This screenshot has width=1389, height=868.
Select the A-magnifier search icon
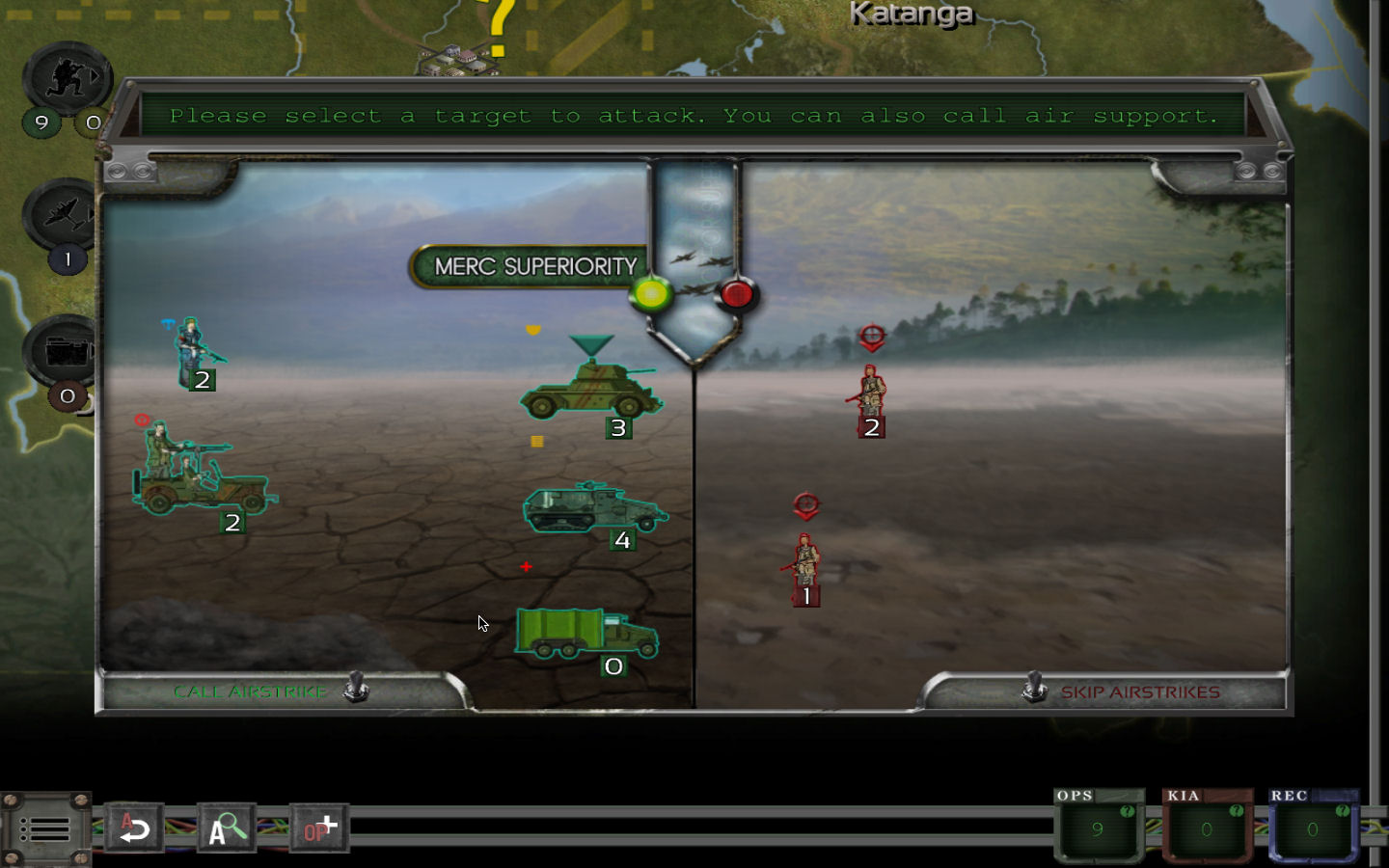coord(225,827)
